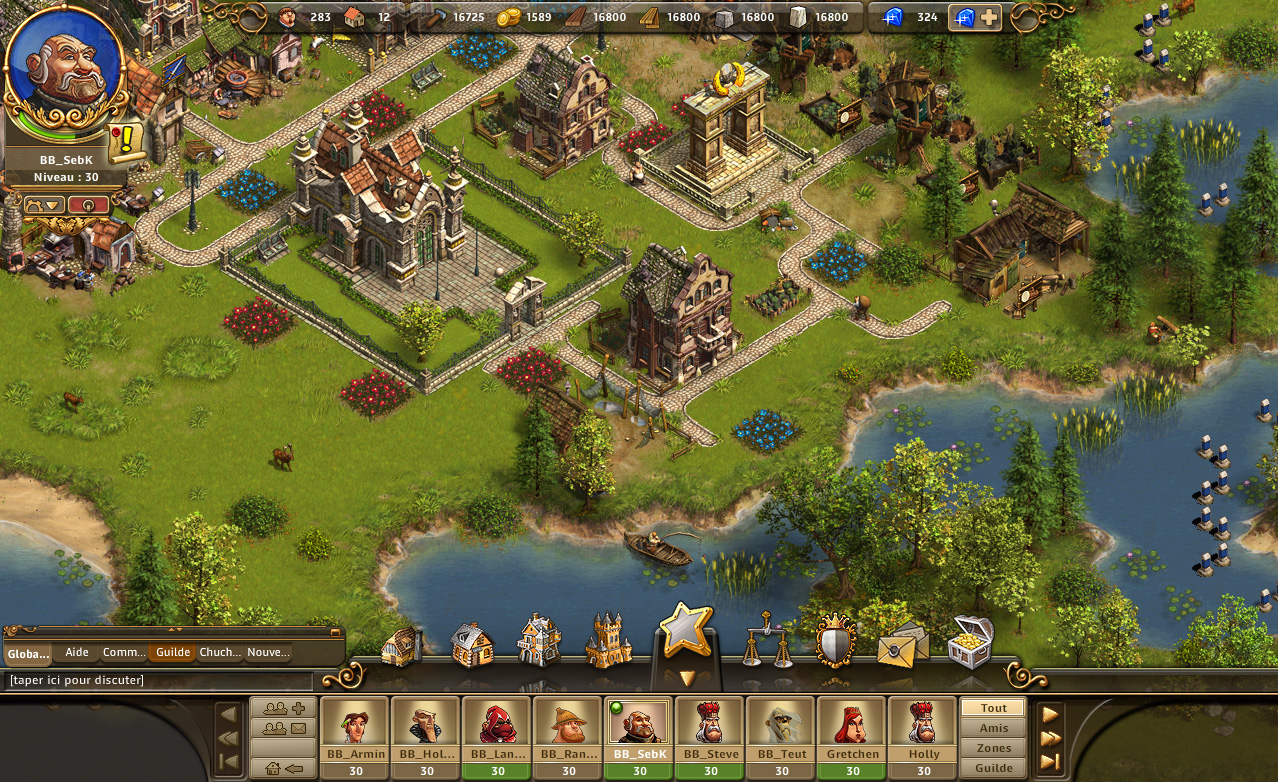Image resolution: width=1278 pixels, height=782 pixels.
Task: Click the add friend button
Action: 283,709
